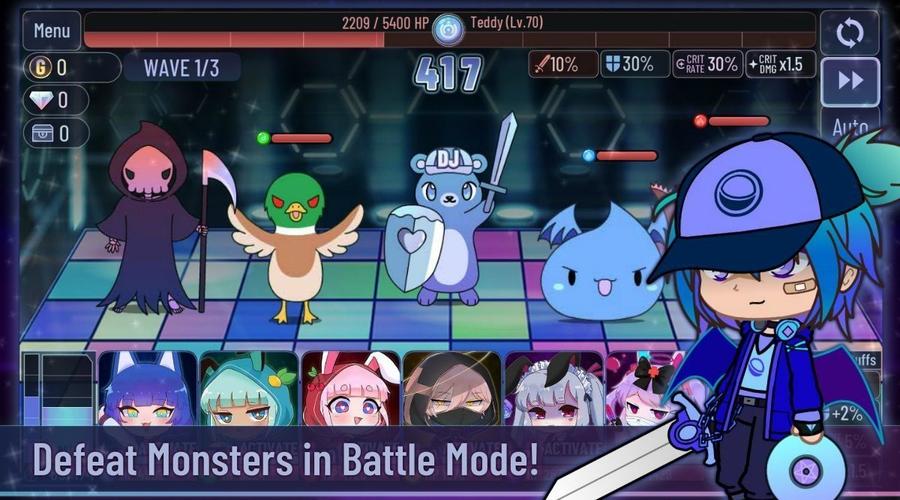Choose the silver-haired maid character portrait
Viewport: 900px width, 500px height.
[553, 390]
